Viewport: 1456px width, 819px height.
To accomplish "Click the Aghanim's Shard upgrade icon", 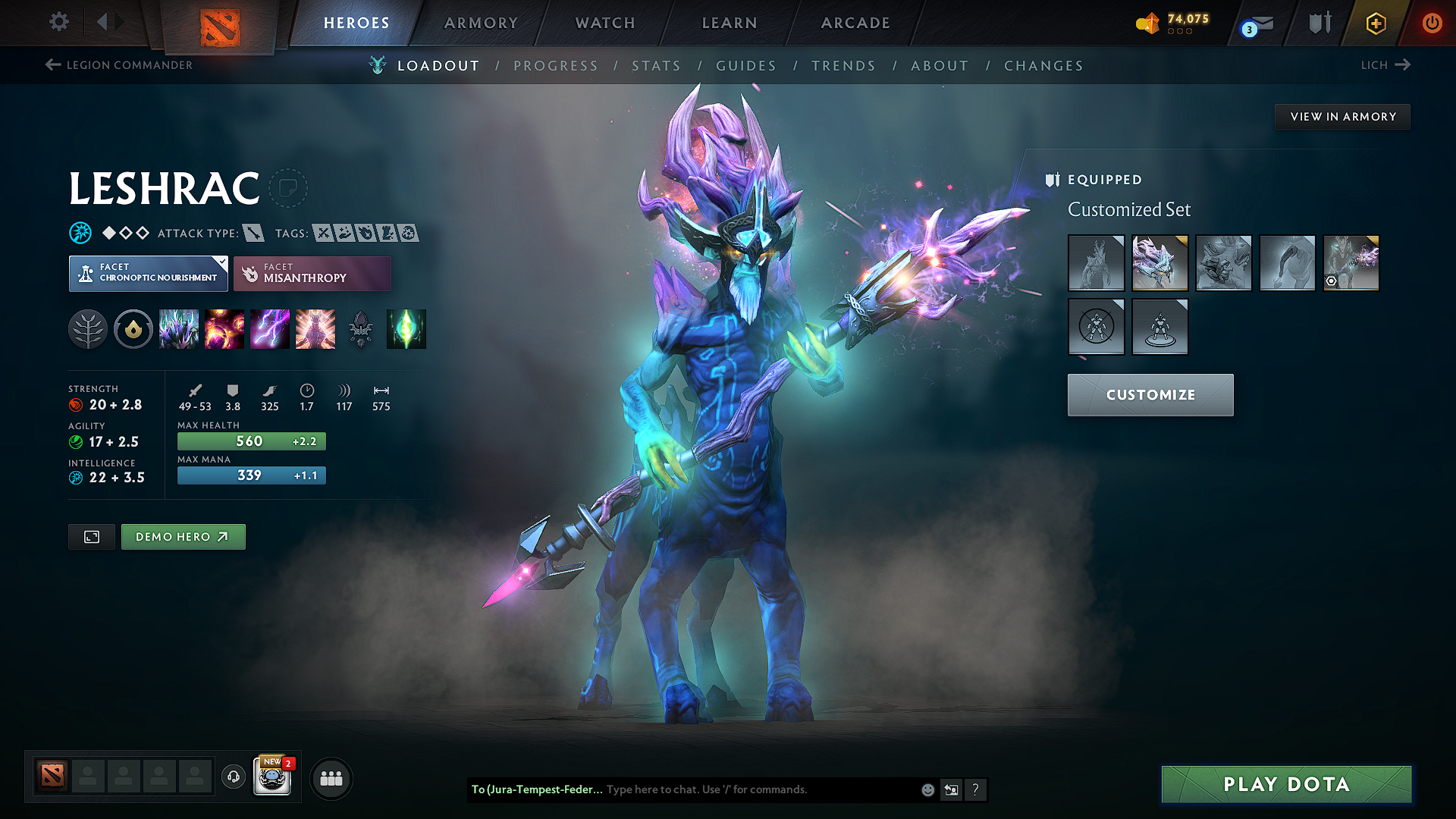I will point(406,329).
